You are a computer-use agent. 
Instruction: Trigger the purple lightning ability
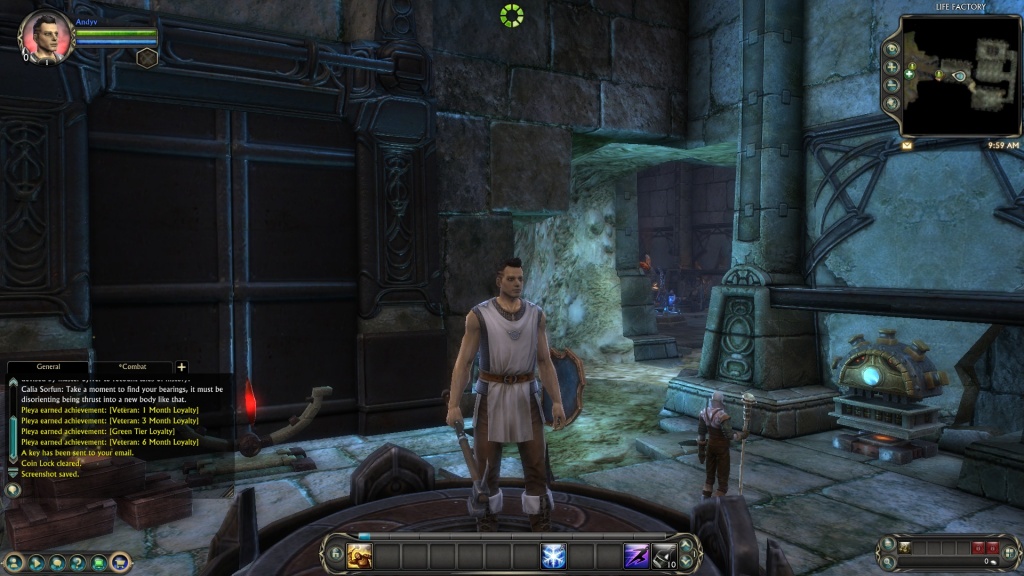click(636, 555)
